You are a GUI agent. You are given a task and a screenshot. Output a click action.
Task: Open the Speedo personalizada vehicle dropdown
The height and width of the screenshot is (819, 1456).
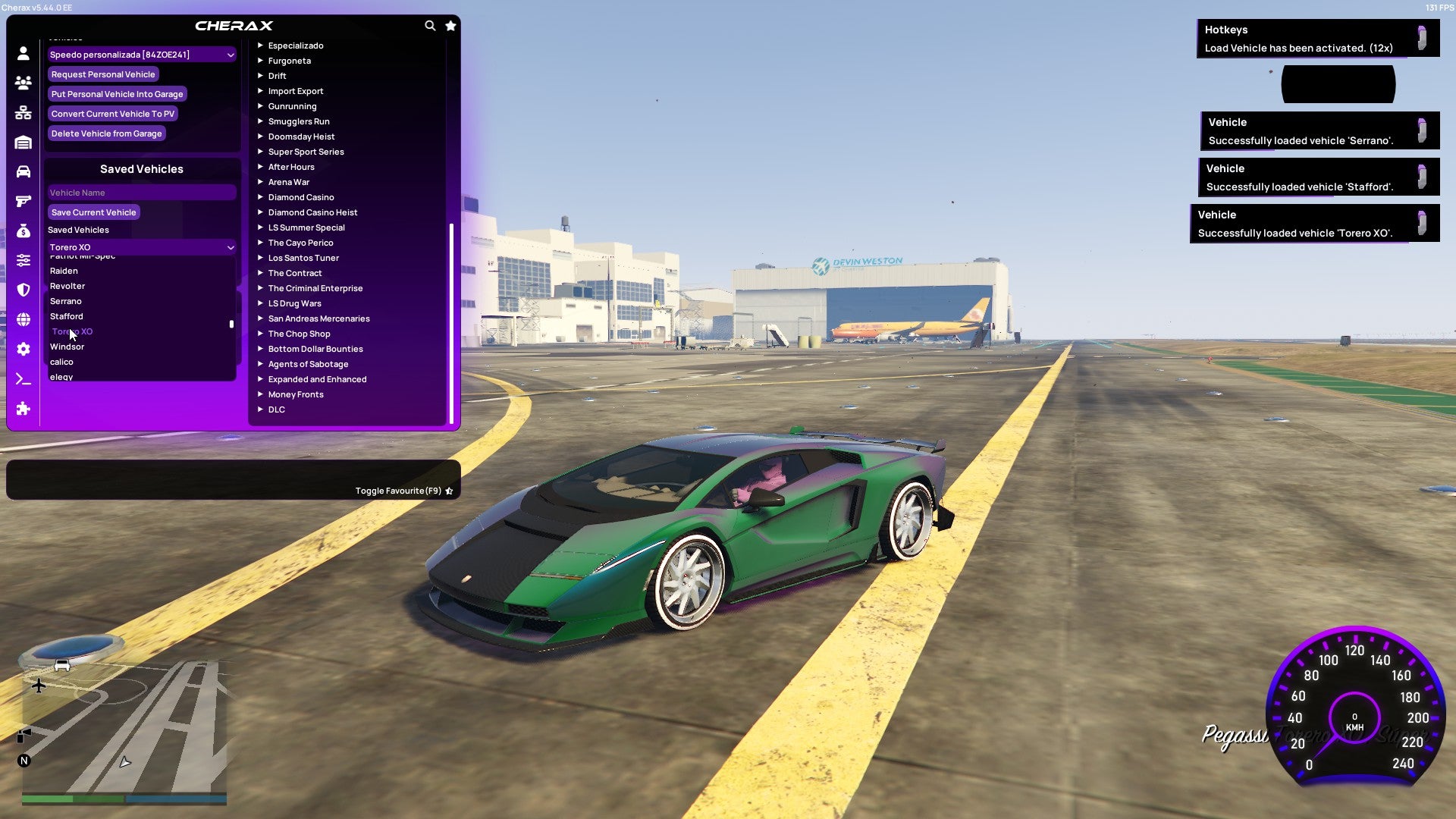141,54
